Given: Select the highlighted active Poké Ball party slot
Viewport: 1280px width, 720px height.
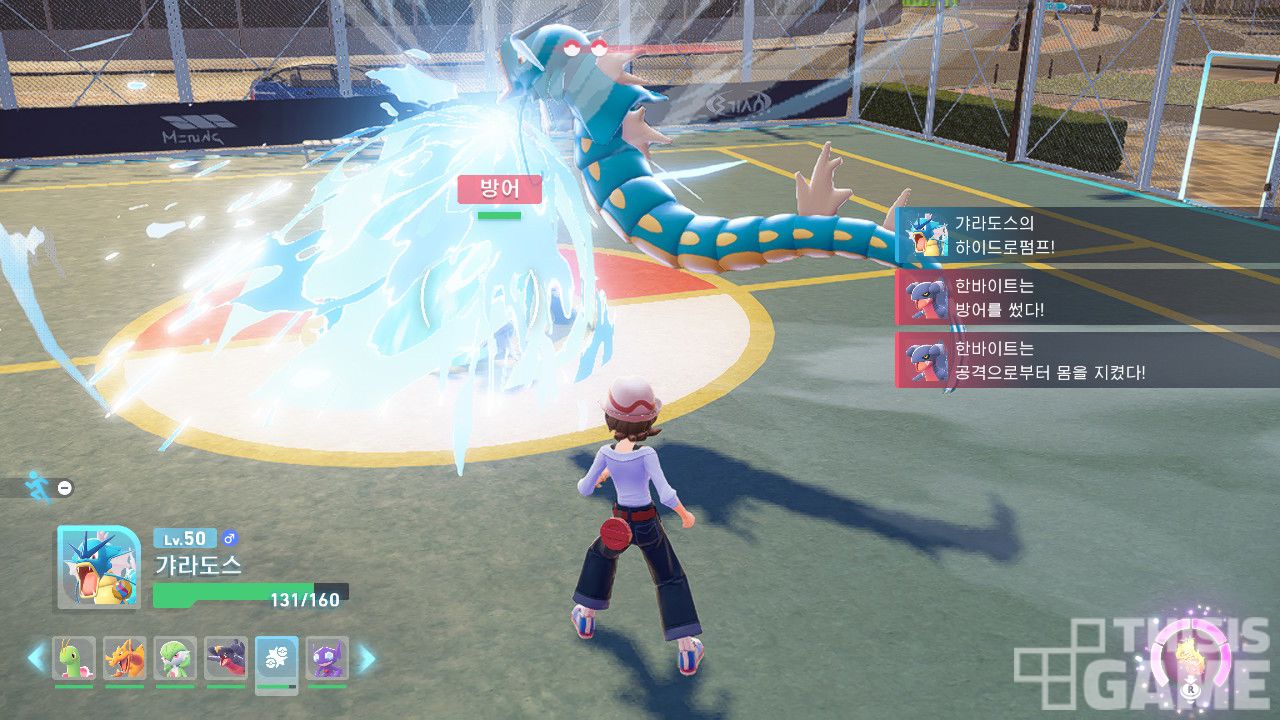Looking at the screenshot, I should coord(276,658).
